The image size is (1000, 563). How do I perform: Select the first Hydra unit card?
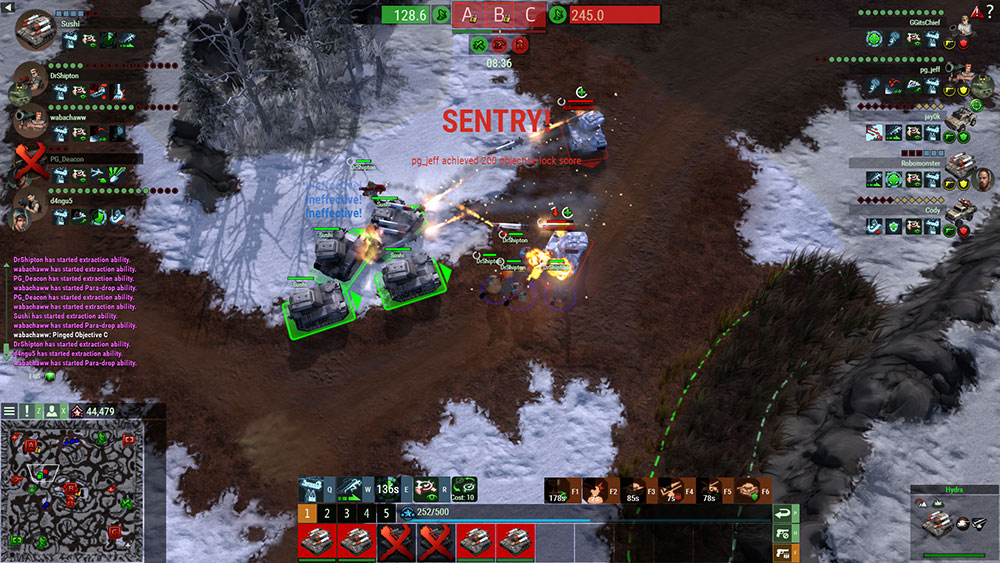[x=317, y=541]
